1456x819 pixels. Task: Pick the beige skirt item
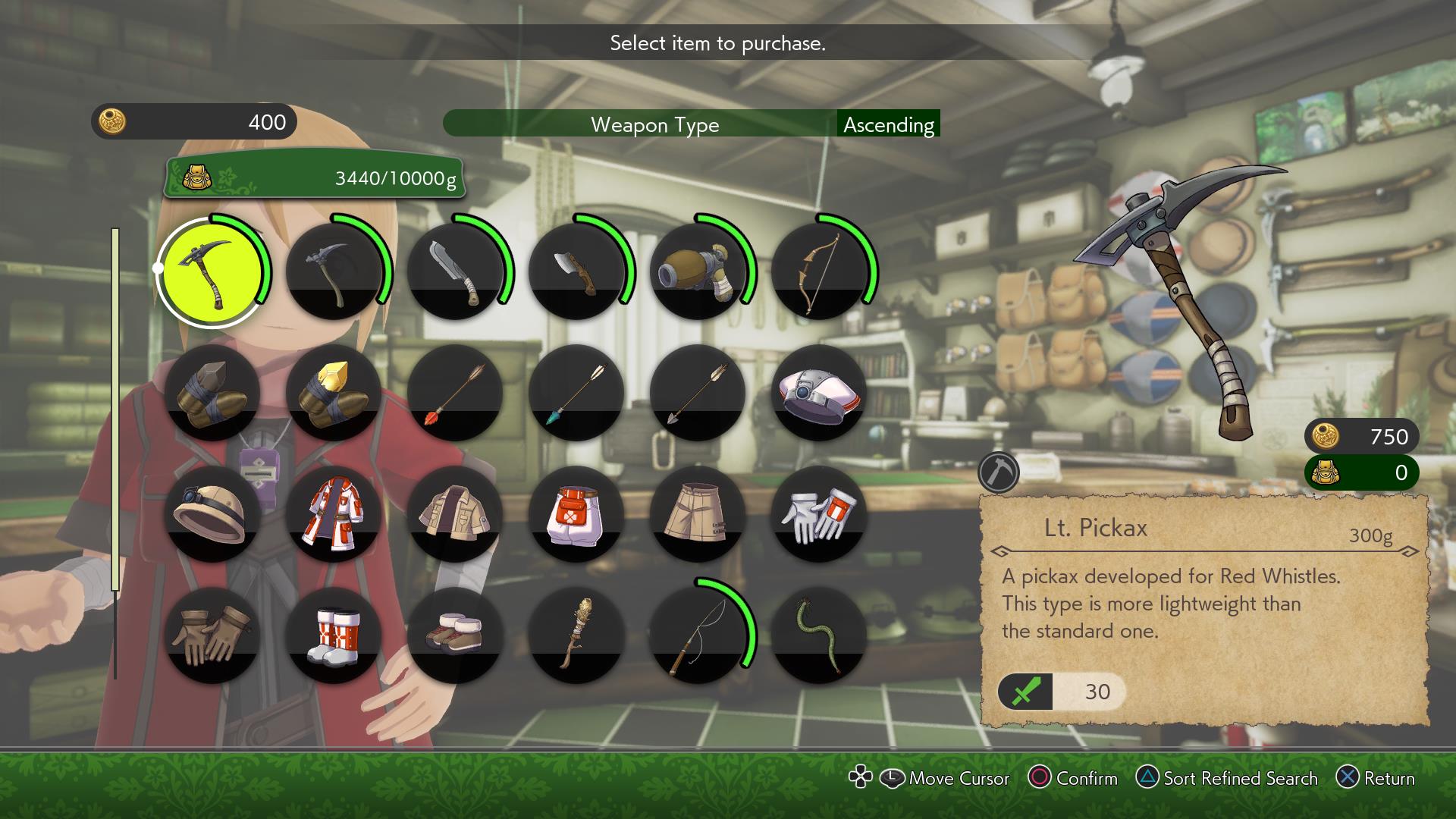click(698, 514)
